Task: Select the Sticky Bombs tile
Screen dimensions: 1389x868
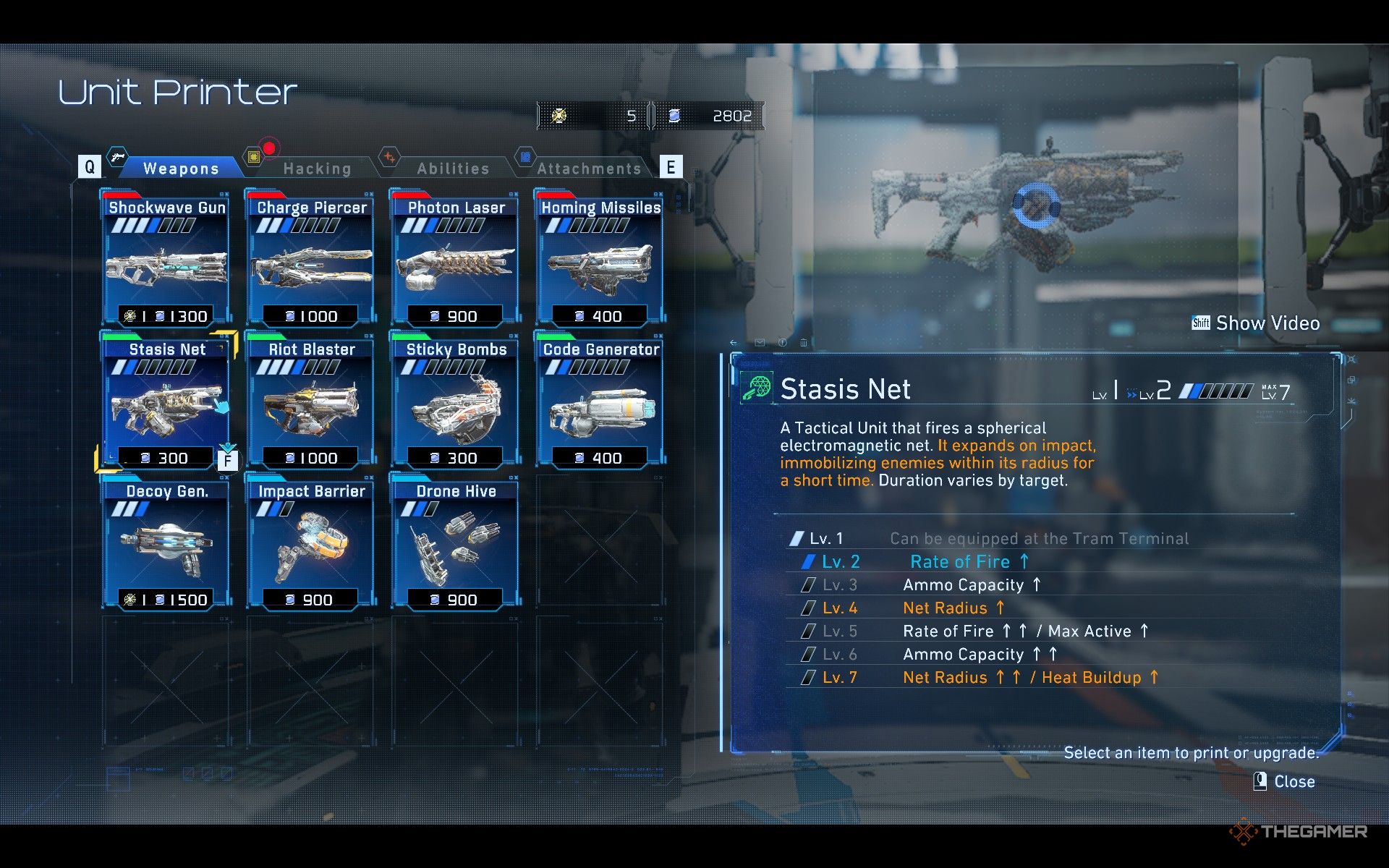Action: [x=456, y=400]
